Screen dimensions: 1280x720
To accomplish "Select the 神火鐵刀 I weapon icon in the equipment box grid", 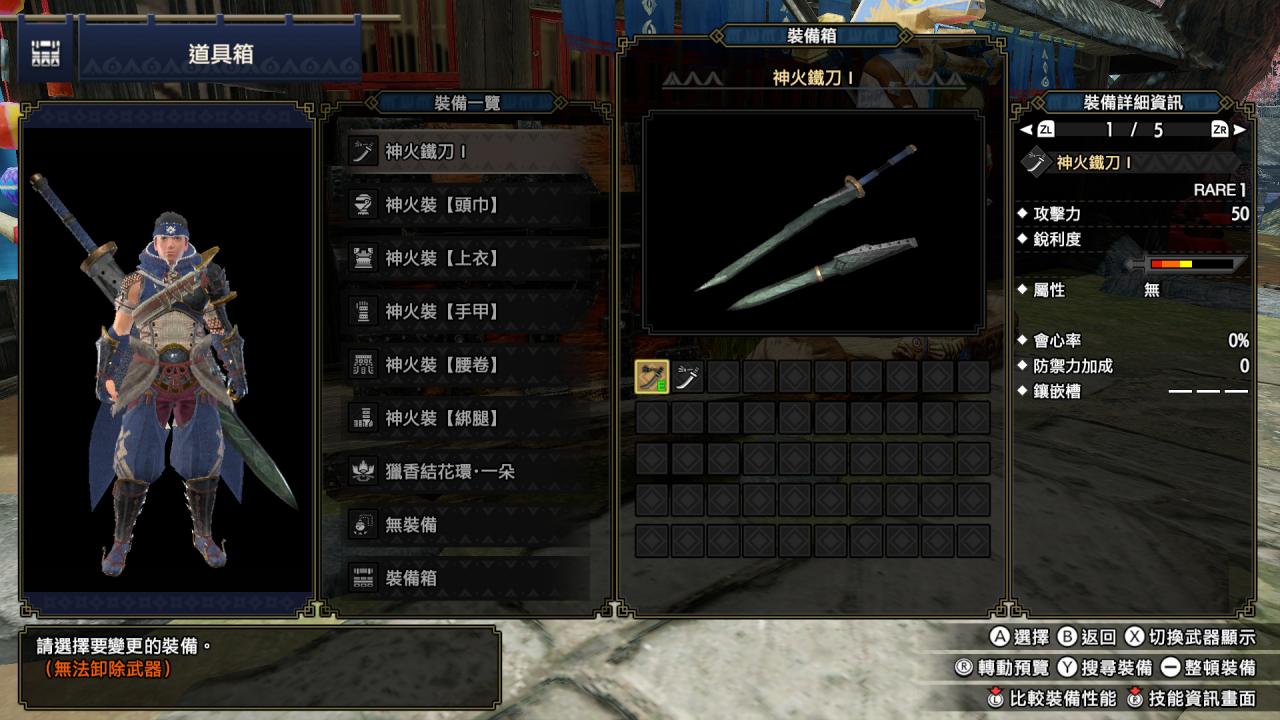I will (651, 377).
